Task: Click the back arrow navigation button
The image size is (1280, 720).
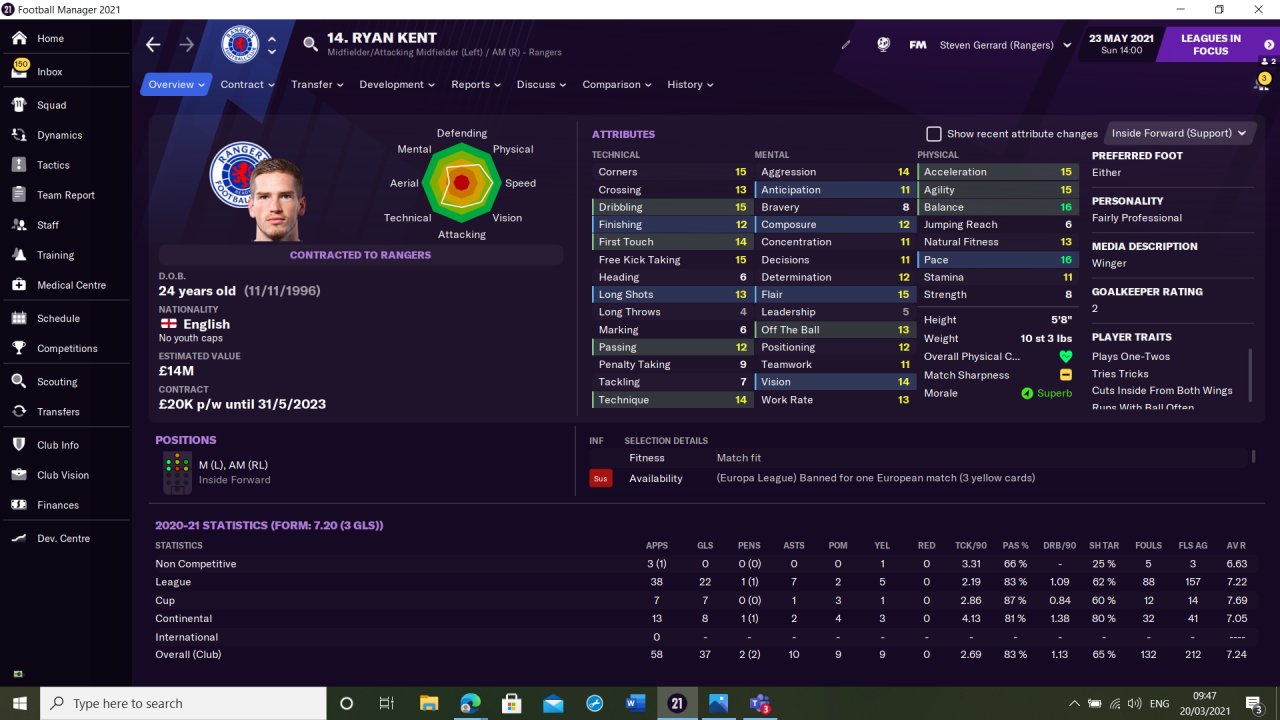Action: coord(153,45)
